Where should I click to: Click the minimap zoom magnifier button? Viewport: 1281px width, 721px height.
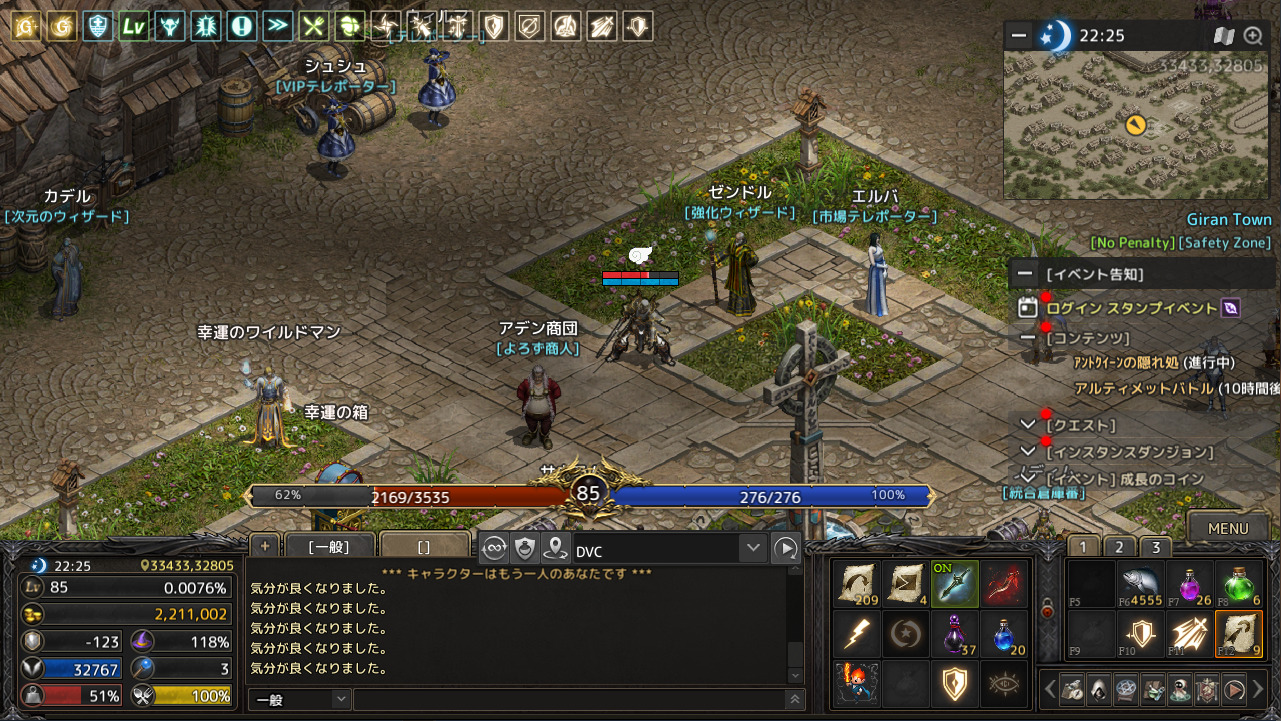(x=1253, y=36)
